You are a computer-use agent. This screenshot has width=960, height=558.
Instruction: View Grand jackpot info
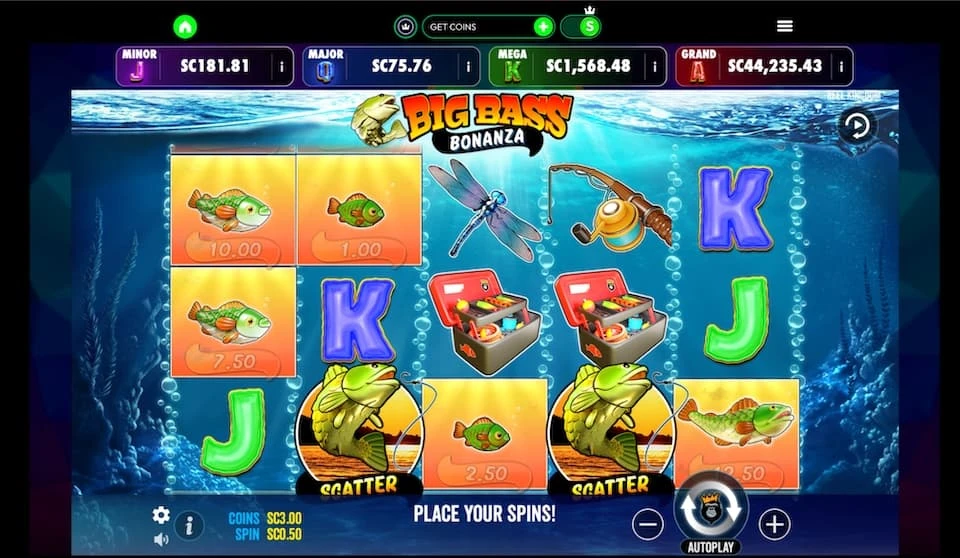[842, 67]
